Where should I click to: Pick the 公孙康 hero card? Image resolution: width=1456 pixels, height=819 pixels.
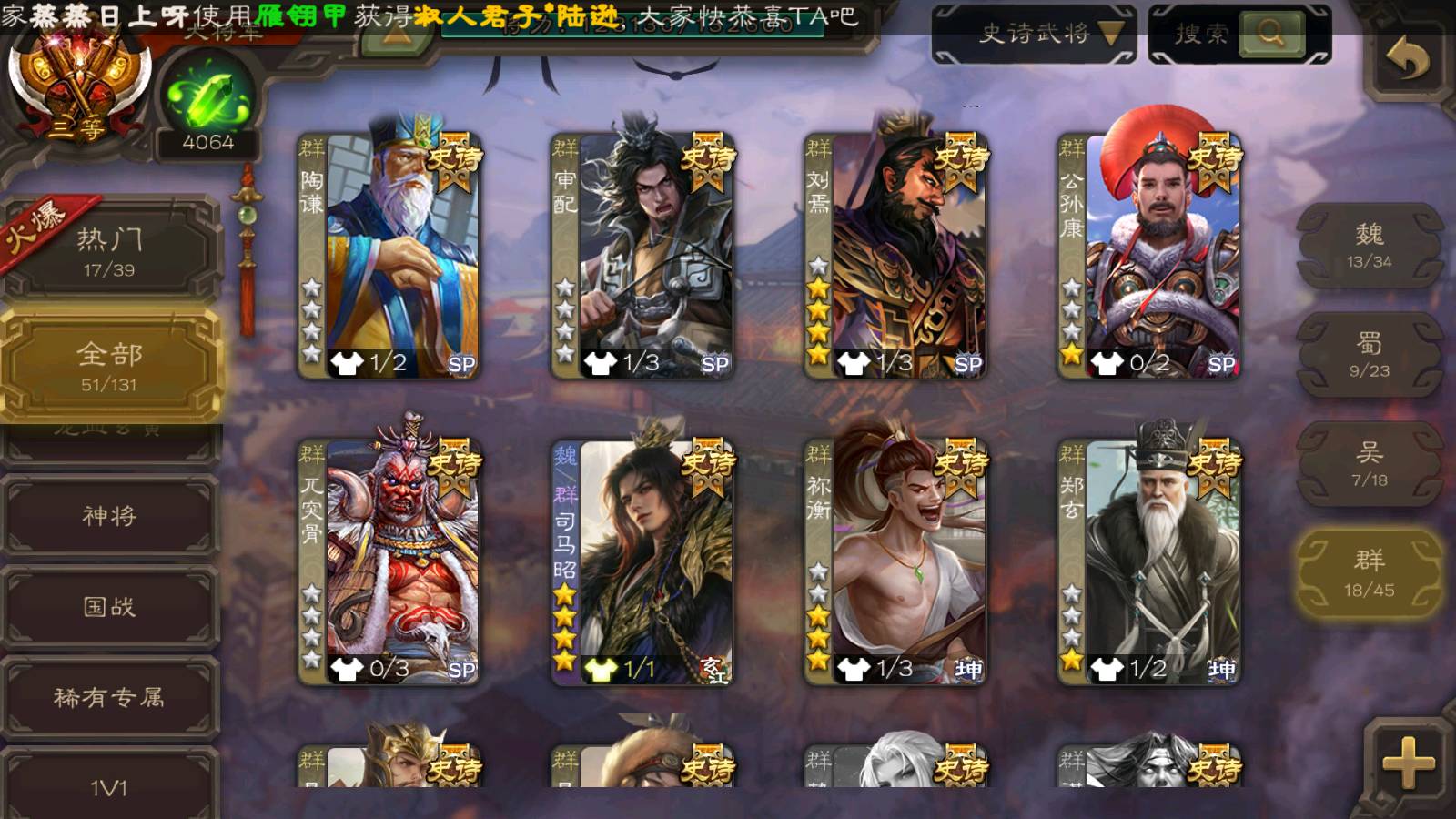pos(1148,257)
